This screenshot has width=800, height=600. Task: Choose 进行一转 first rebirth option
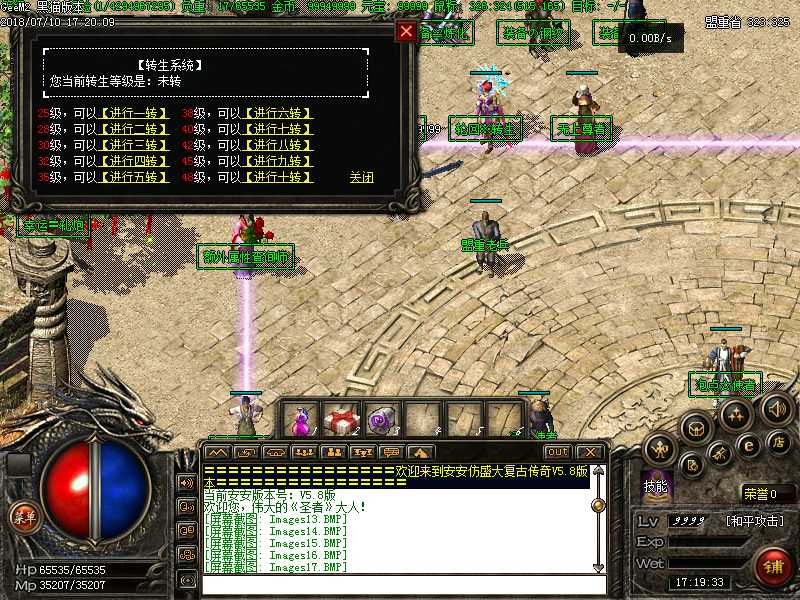tap(134, 113)
